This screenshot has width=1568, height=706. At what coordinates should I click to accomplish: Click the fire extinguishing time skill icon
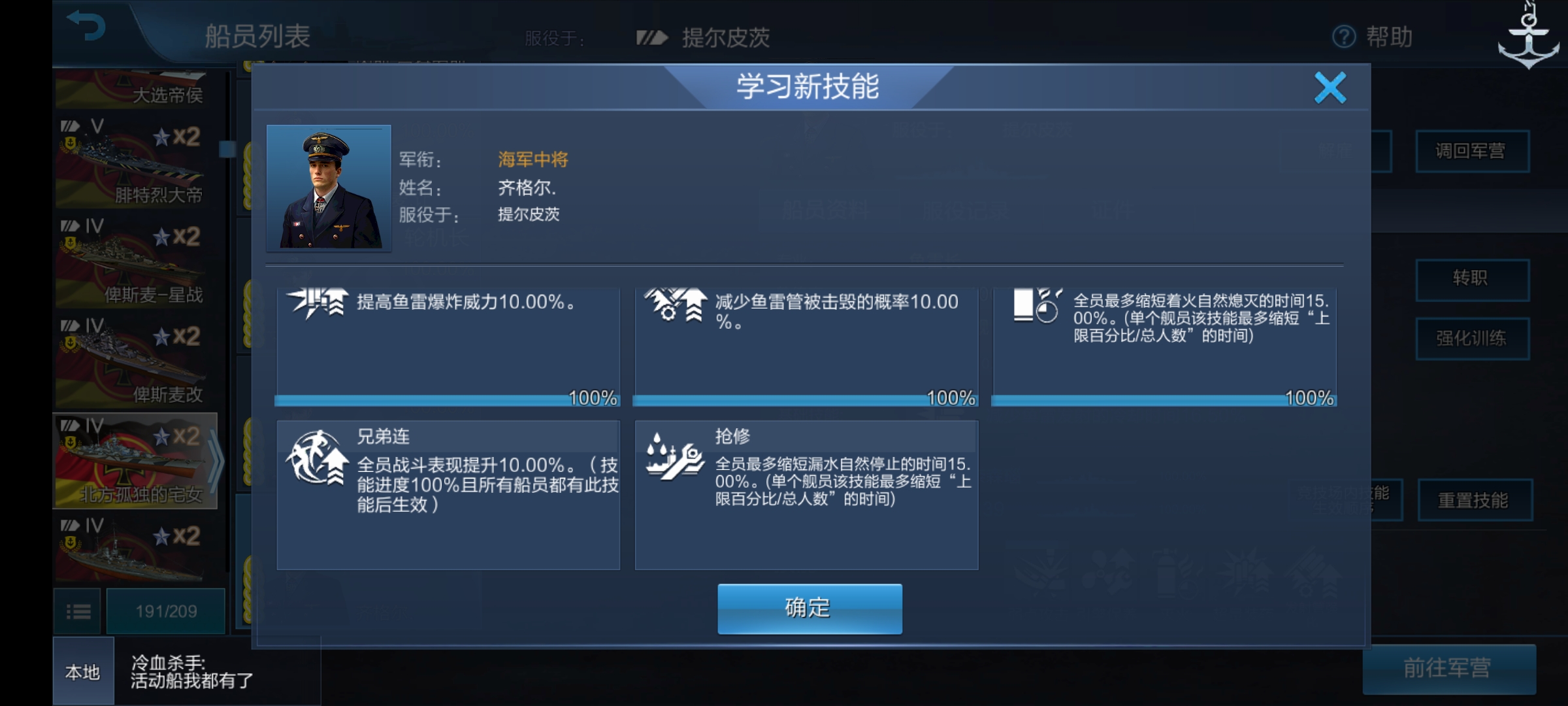1034,307
